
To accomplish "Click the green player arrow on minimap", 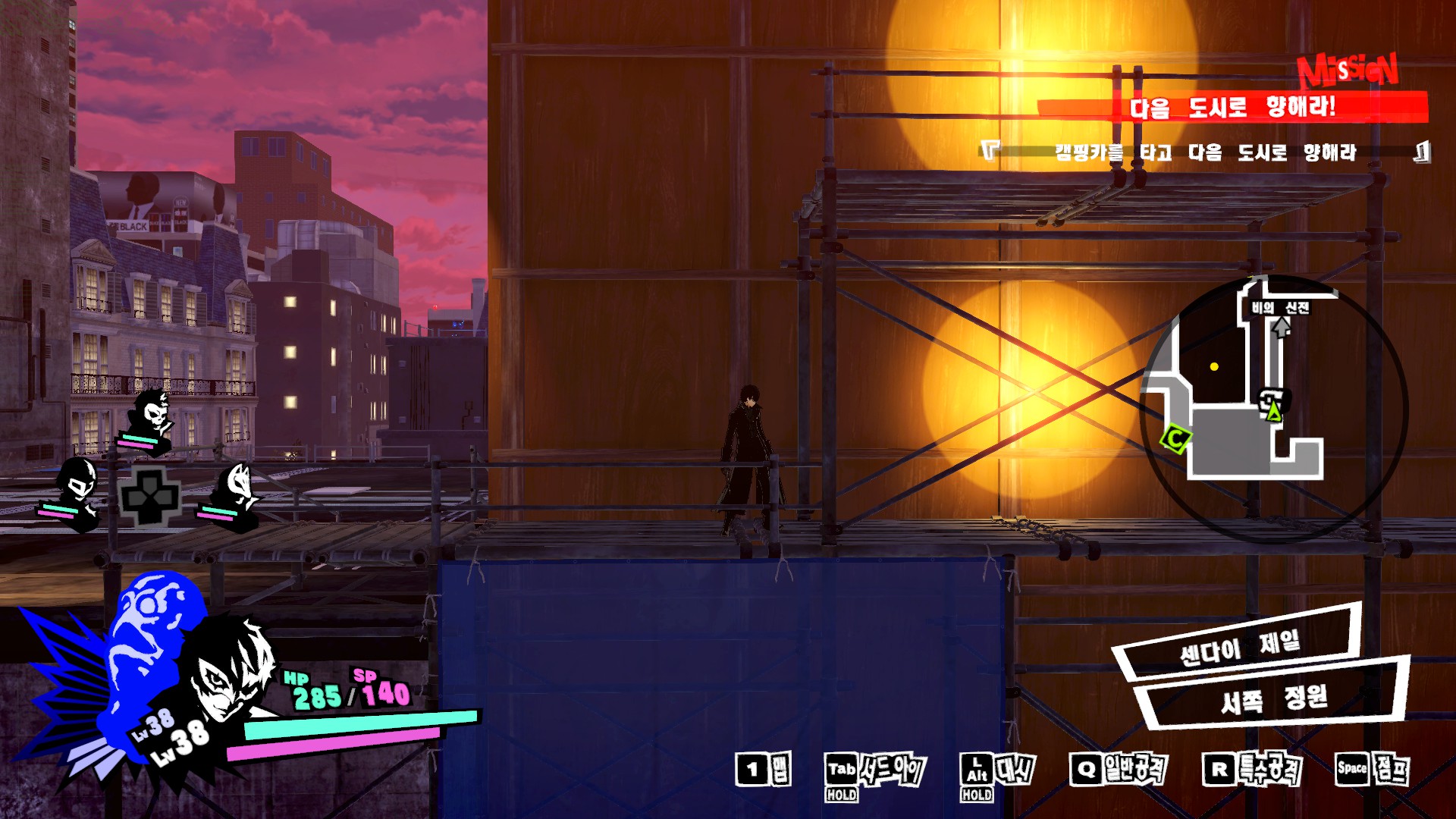I will coord(1274,412).
